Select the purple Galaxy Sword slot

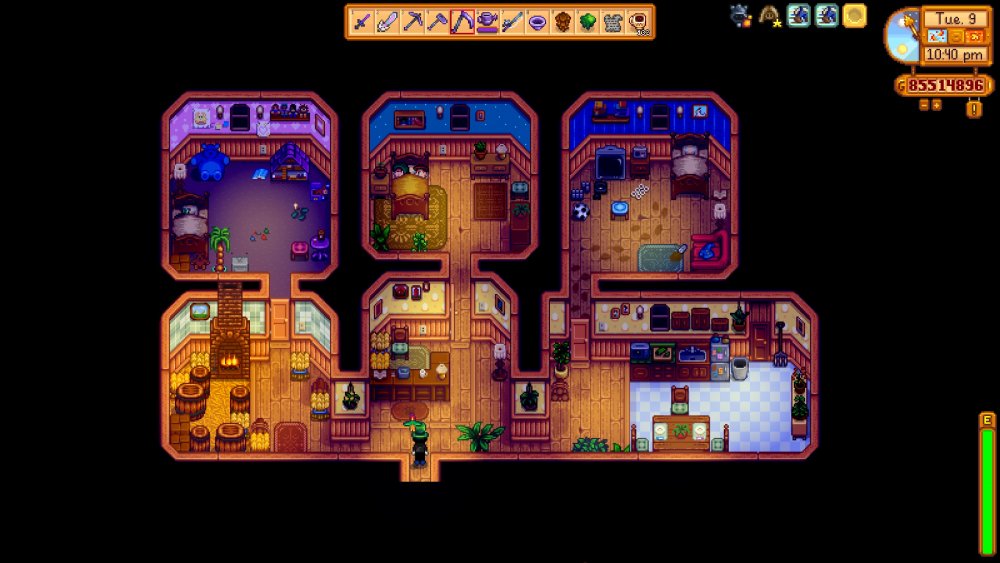(x=361, y=21)
